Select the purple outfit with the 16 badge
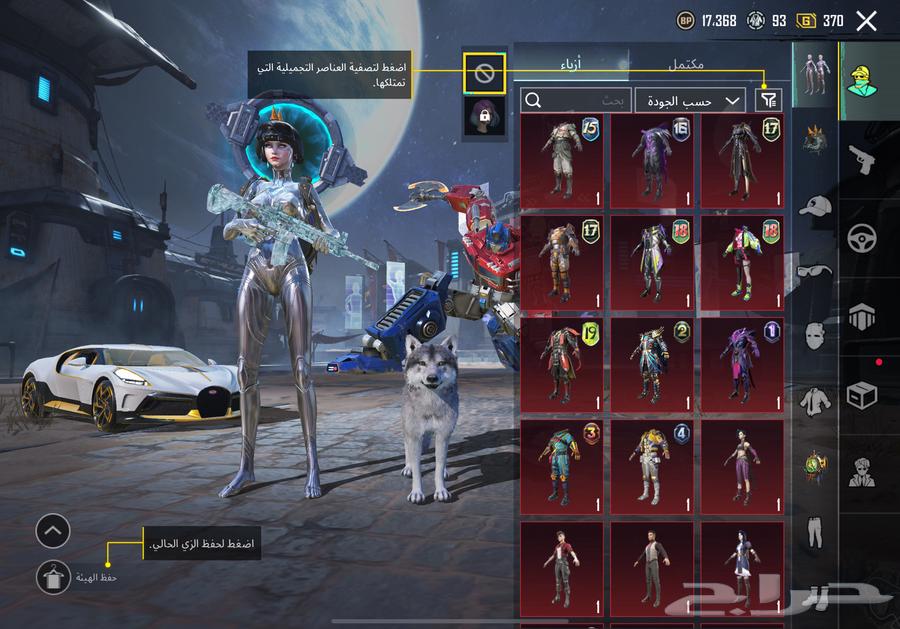This screenshot has height=629, width=900. pos(651,161)
